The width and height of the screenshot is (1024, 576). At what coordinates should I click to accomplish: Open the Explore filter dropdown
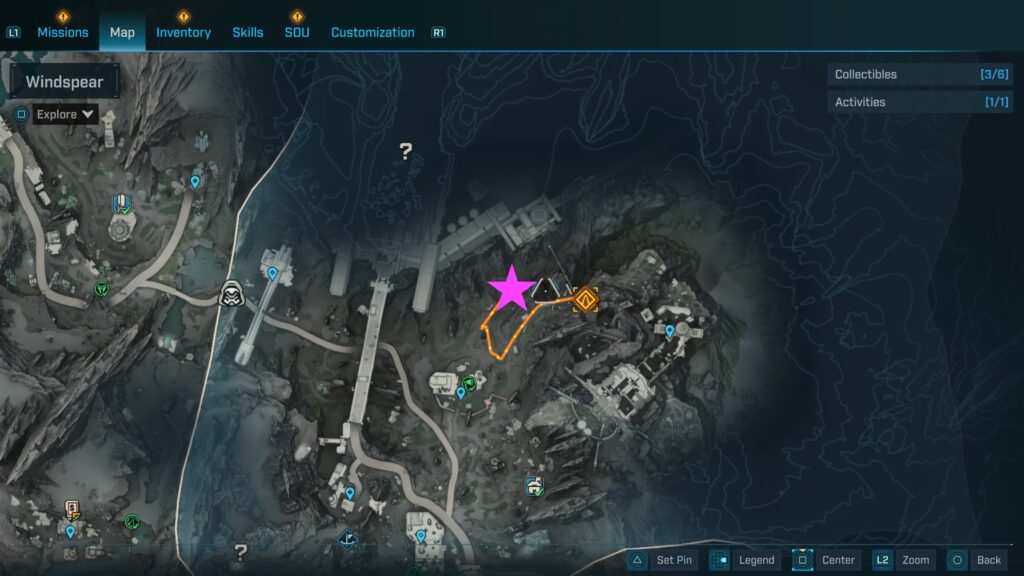(x=65, y=114)
